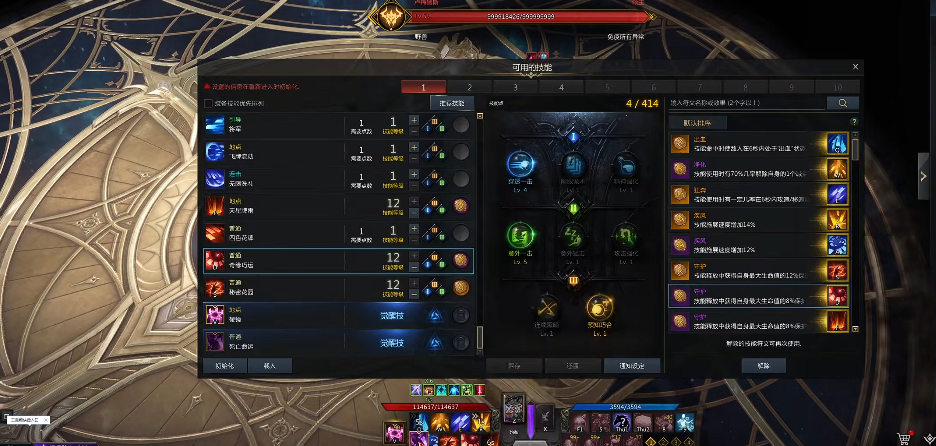Switch to skill preset tab 3
936x446 pixels.
click(x=516, y=87)
